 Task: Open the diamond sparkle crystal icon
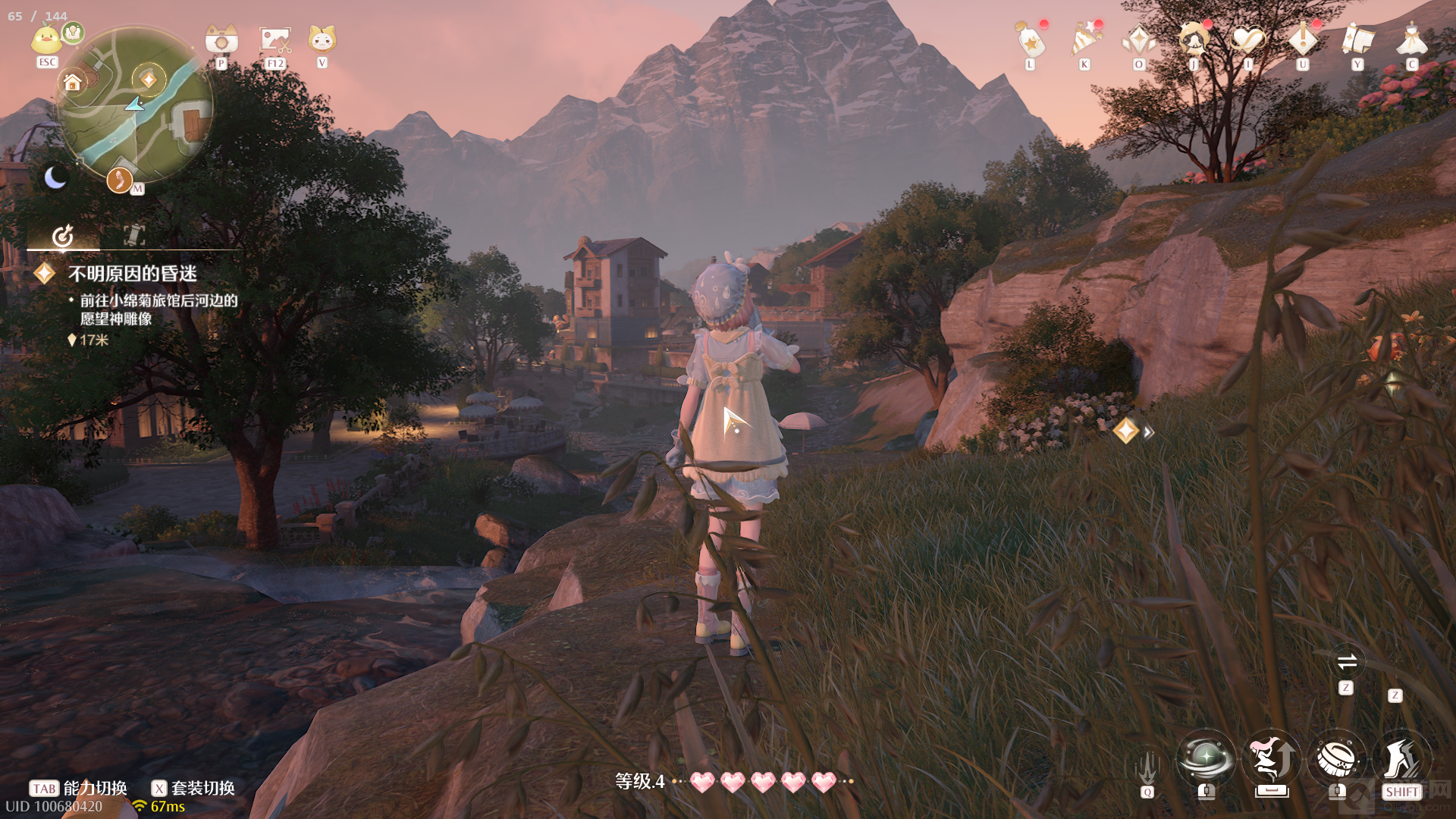point(1139,39)
